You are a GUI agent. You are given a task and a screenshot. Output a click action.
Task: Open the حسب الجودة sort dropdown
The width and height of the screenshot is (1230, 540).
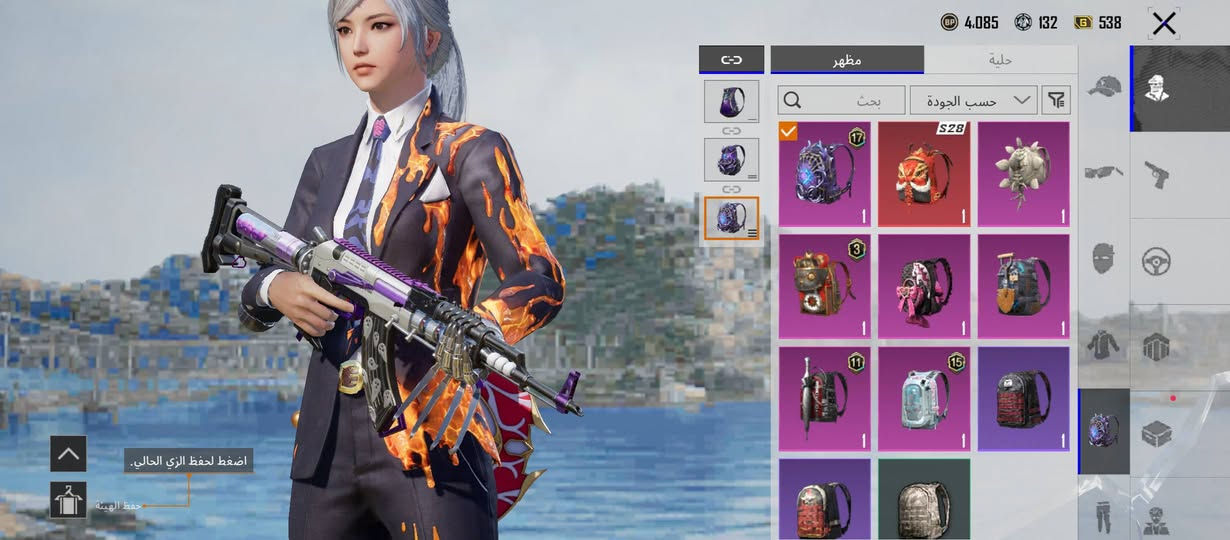(973, 100)
